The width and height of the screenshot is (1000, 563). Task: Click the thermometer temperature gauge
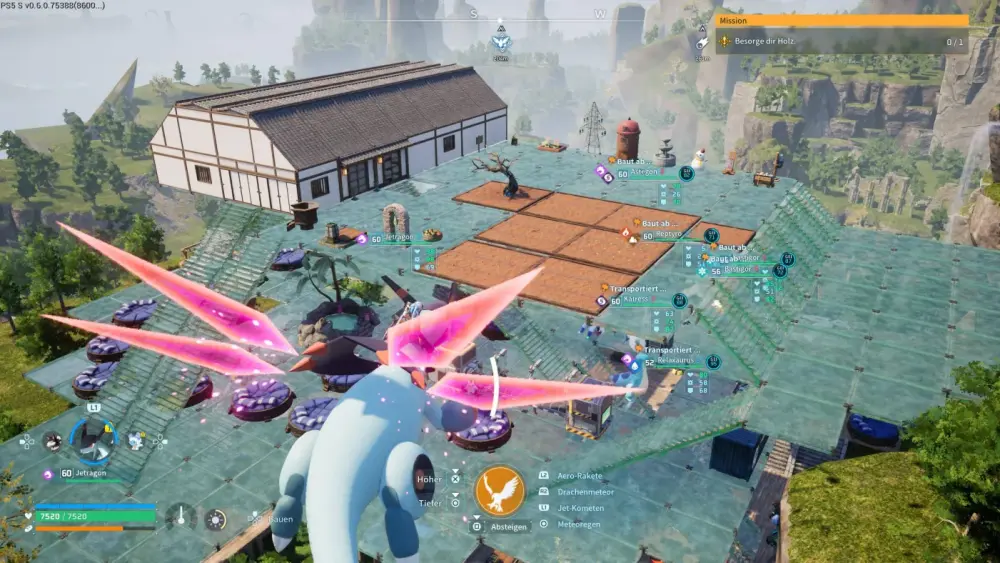click(181, 517)
